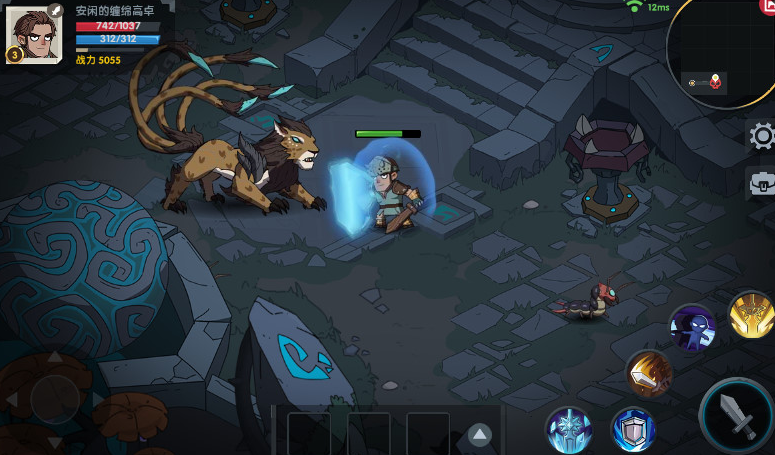Open the gear settings menu

point(762,136)
